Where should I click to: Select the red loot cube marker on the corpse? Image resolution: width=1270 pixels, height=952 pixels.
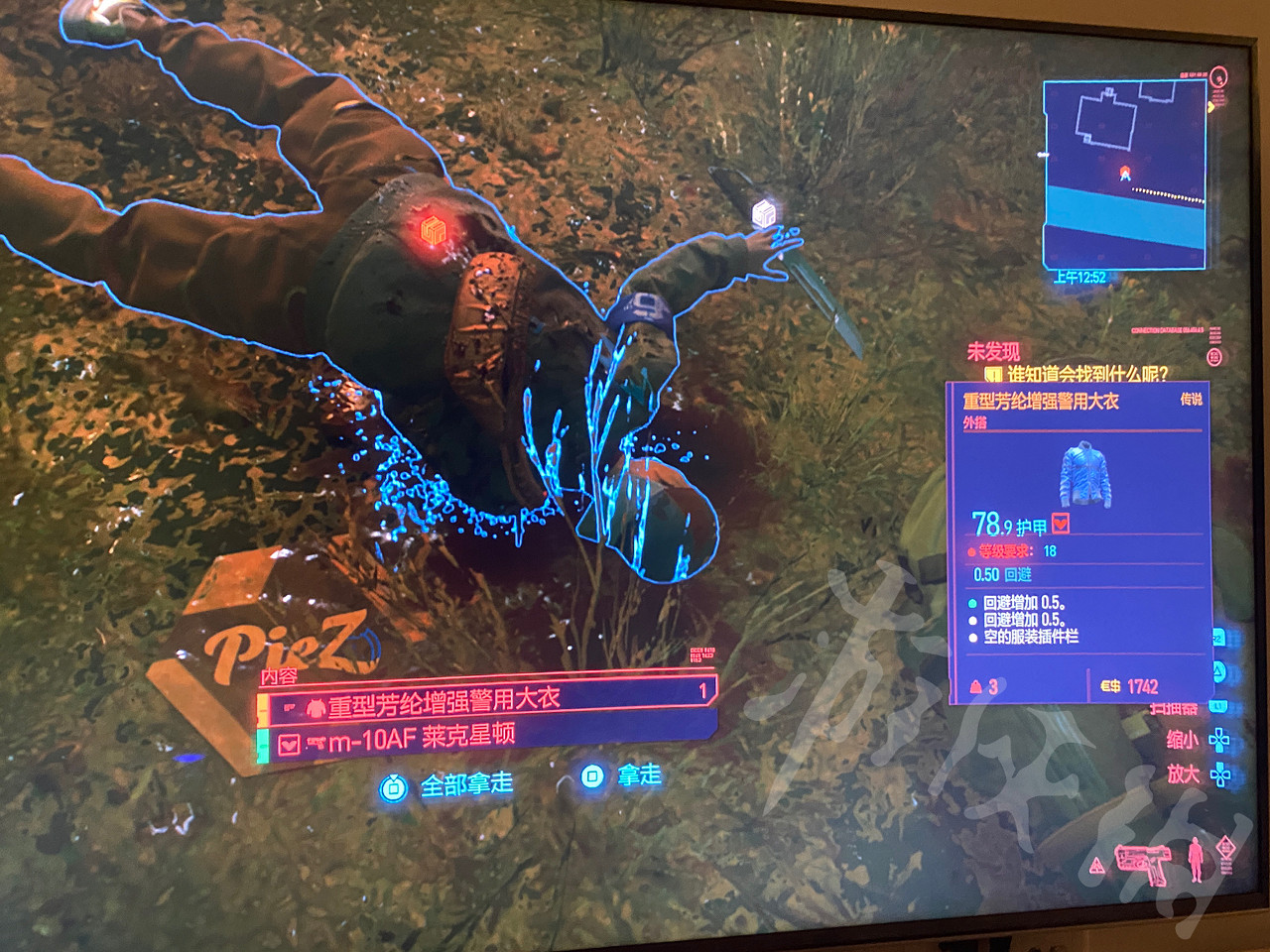click(436, 230)
